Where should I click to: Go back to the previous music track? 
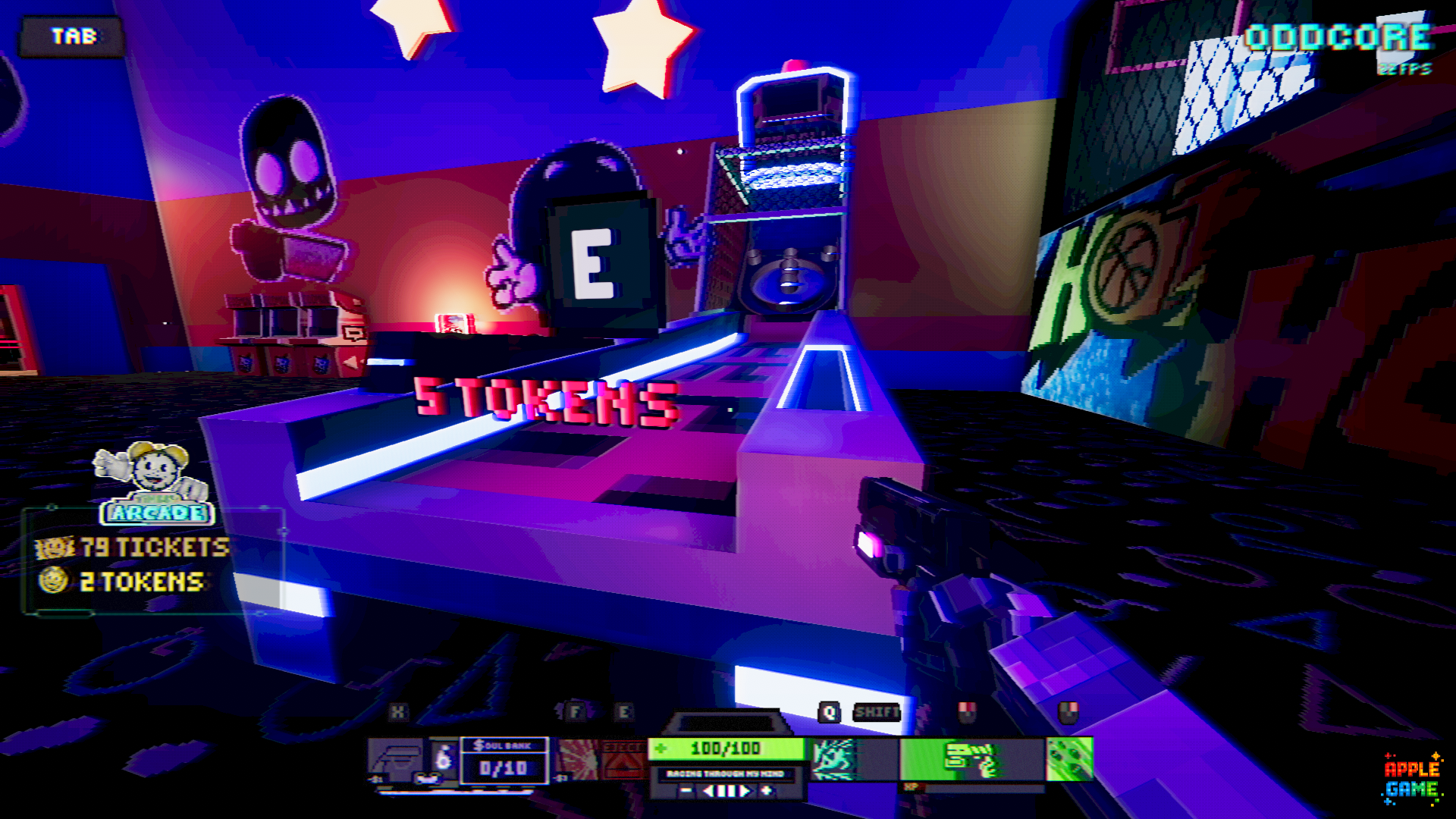(x=708, y=791)
